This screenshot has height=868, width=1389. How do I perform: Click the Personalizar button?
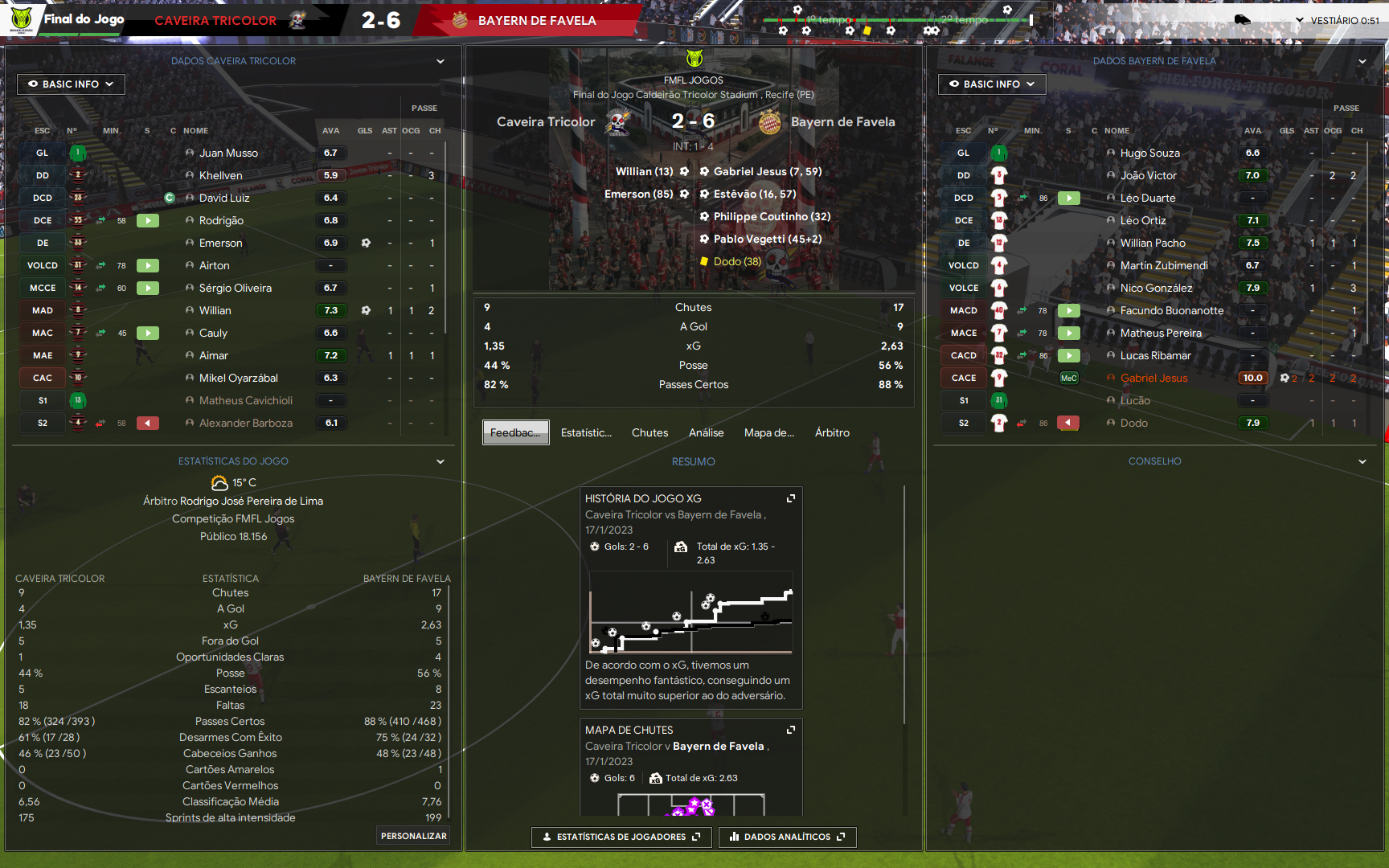tap(413, 836)
